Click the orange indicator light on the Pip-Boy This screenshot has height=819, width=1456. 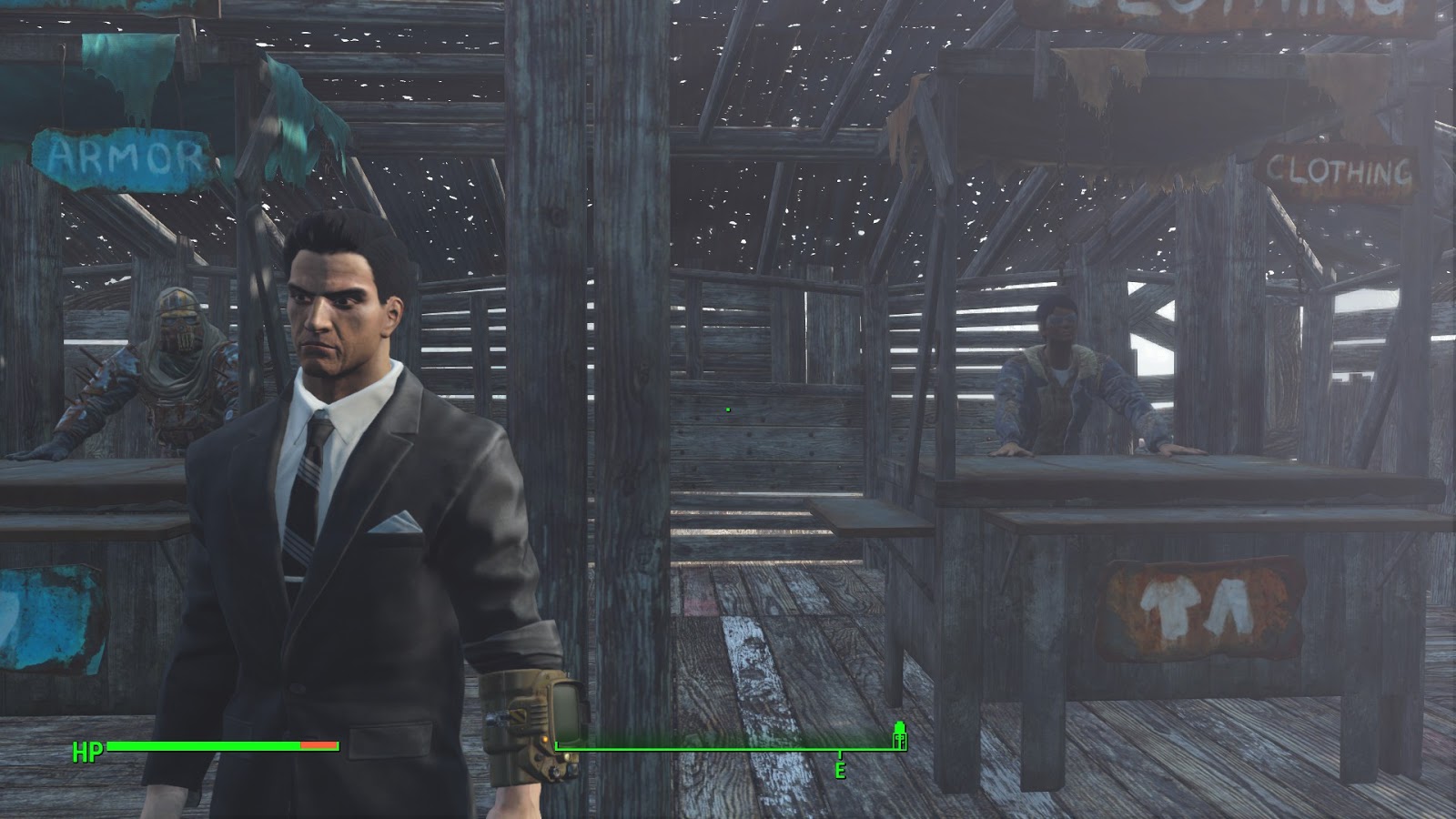tap(545, 739)
